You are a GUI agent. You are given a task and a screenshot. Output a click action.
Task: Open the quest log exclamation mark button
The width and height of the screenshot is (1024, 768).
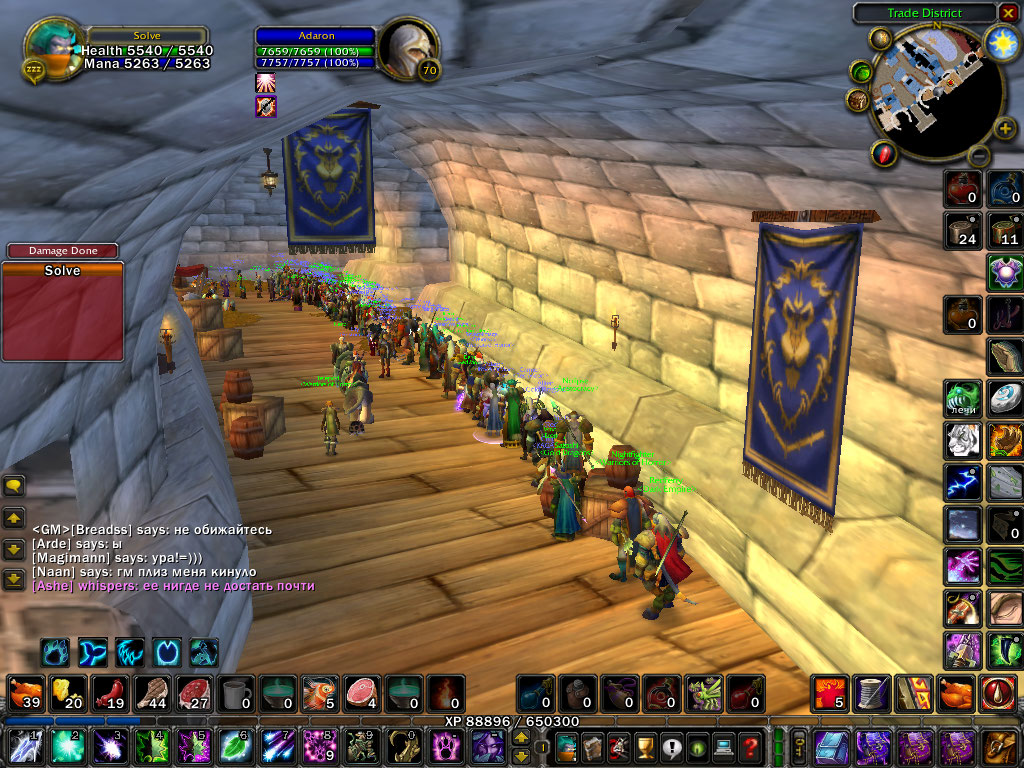pos(669,746)
